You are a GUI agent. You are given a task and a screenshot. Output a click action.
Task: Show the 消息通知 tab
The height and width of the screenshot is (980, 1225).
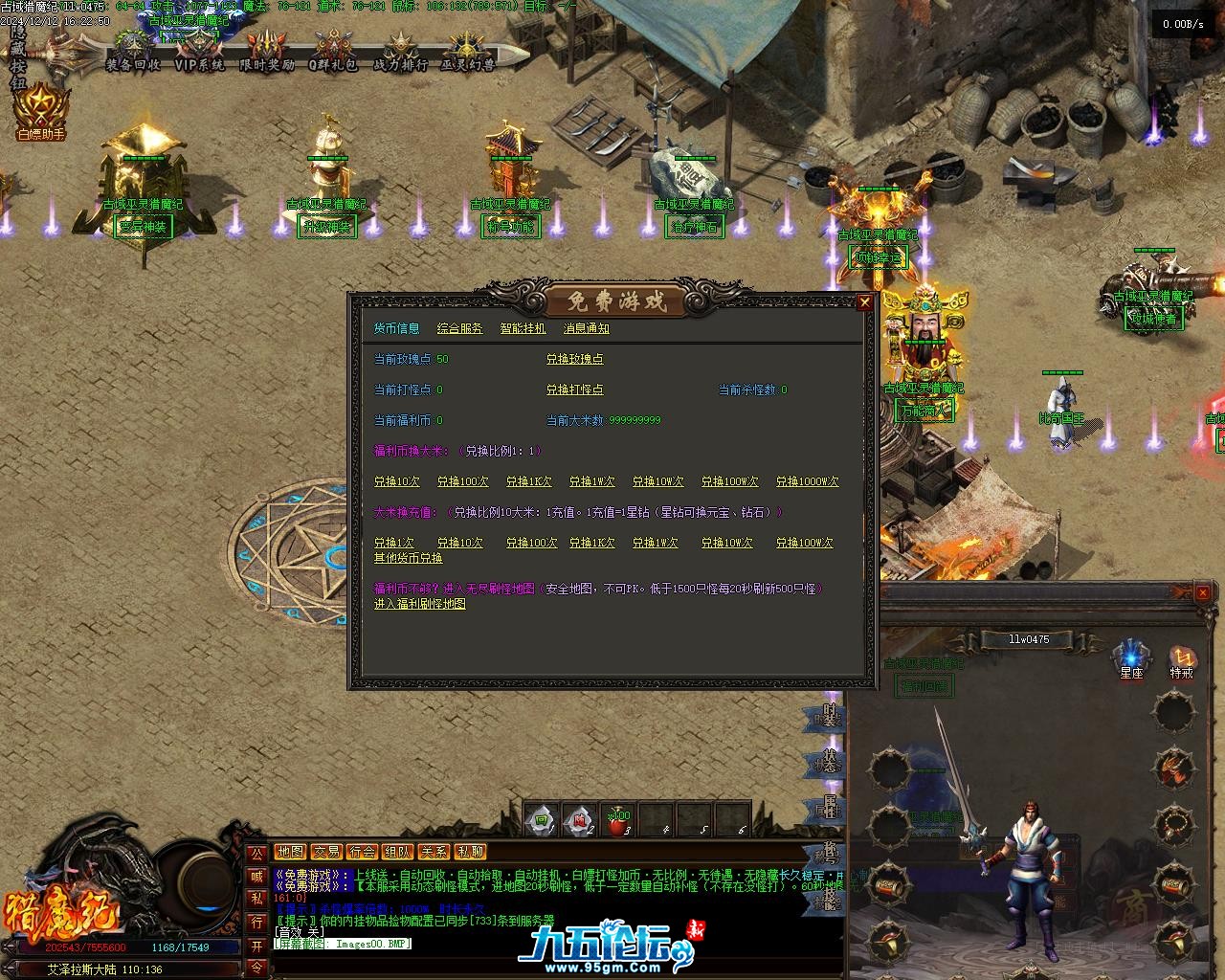coord(586,328)
